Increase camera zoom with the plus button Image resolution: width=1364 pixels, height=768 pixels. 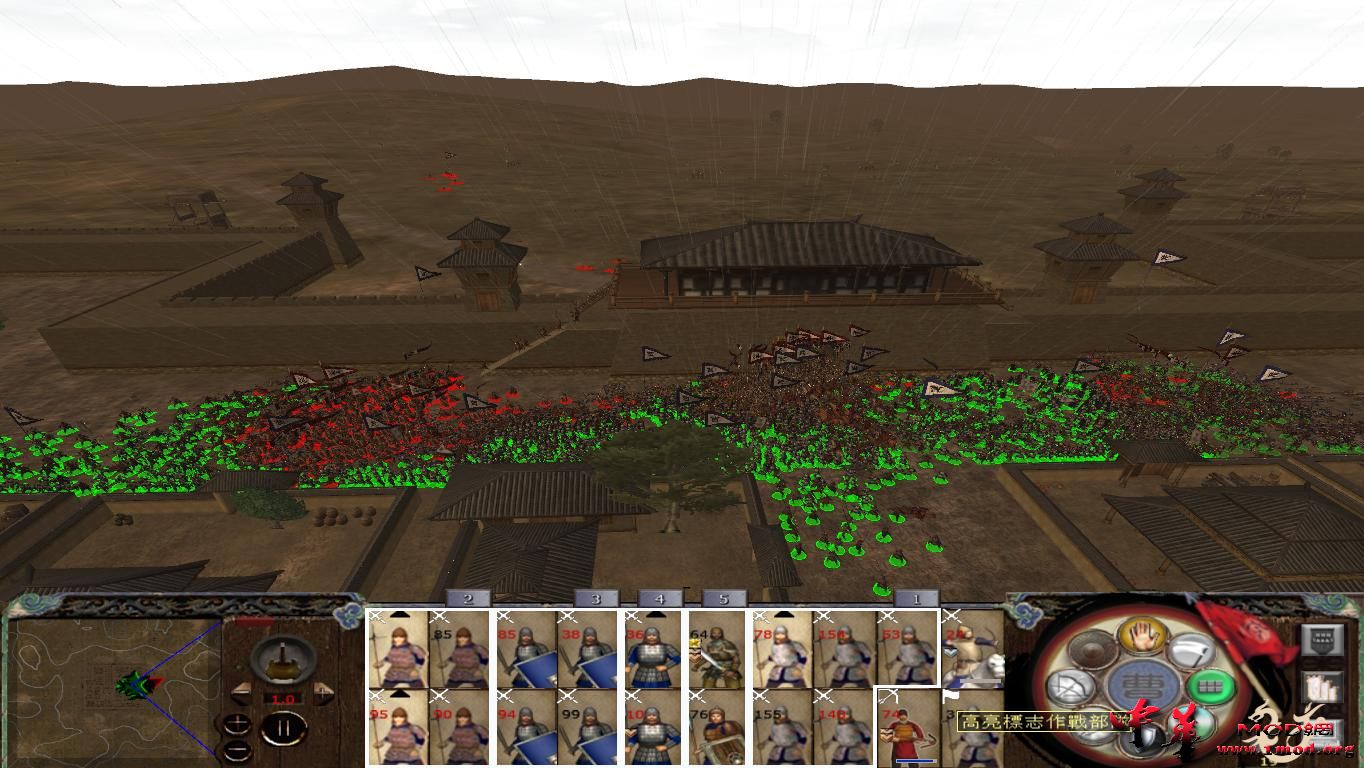click(x=235, y=724)
